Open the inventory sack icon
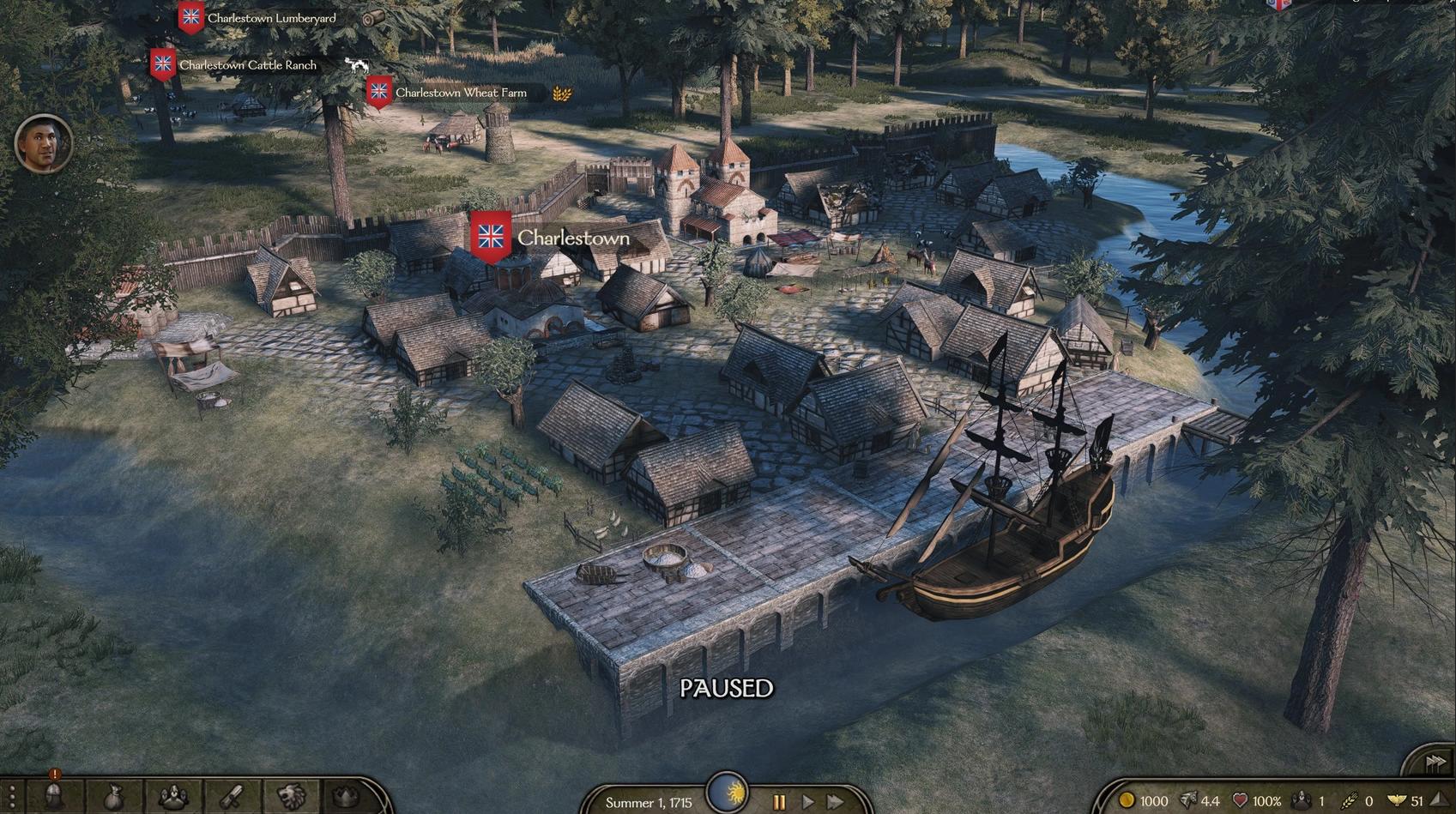 pyautogui.click(x=112, y=798)
